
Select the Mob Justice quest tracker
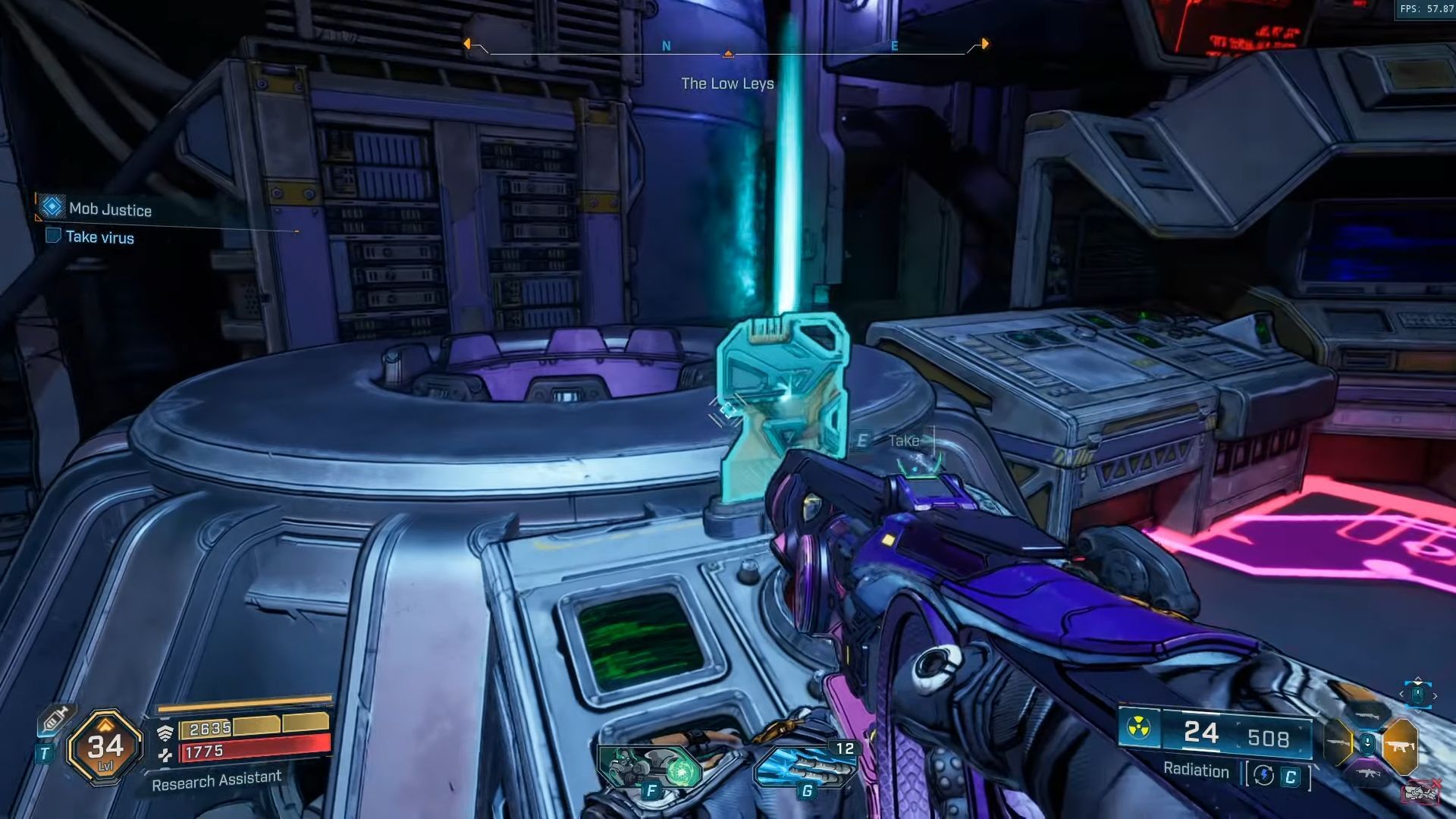(110, 209)
